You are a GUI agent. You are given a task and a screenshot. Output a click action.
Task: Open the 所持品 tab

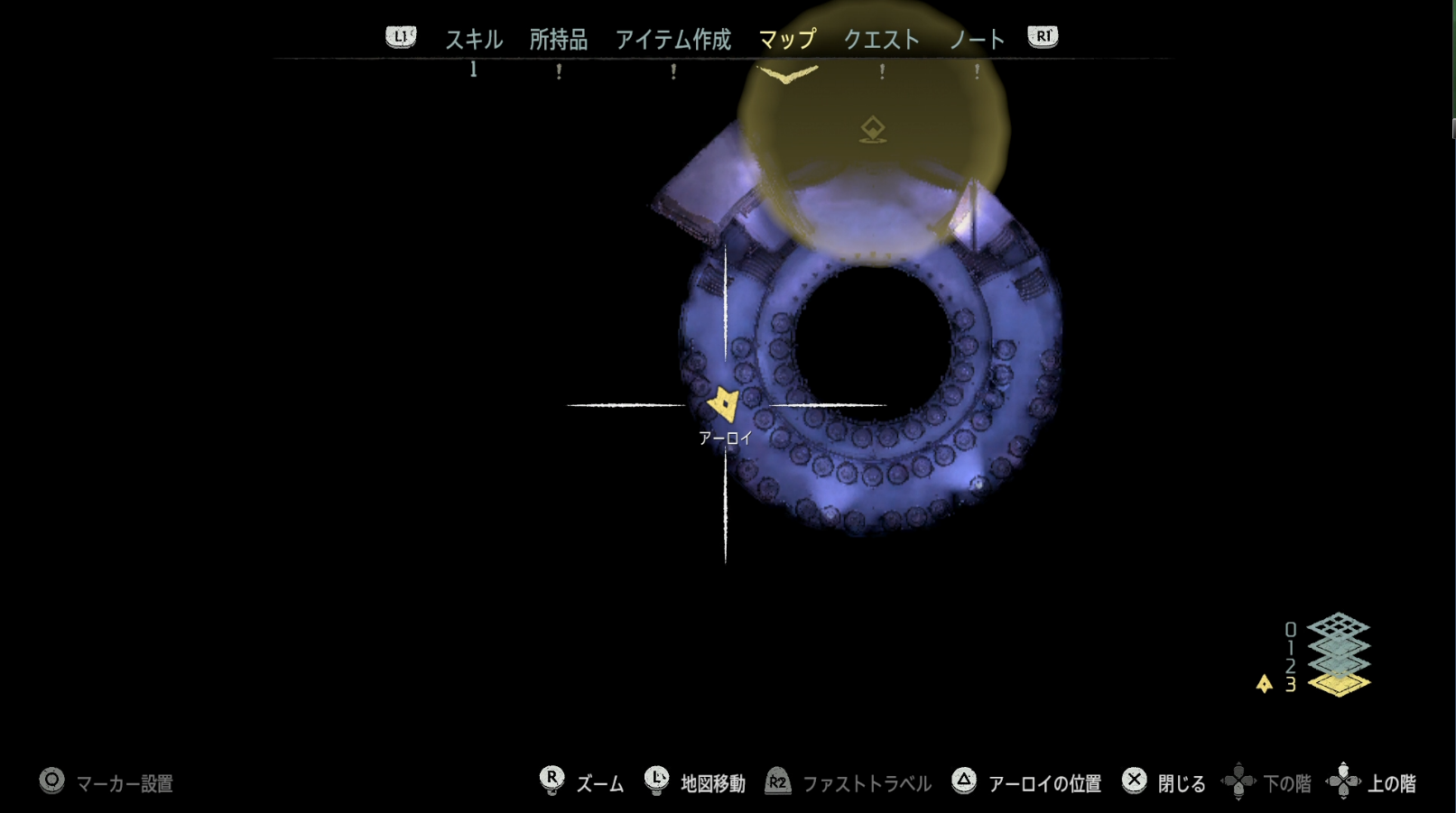pyautogui.click(x=557, y=39)
